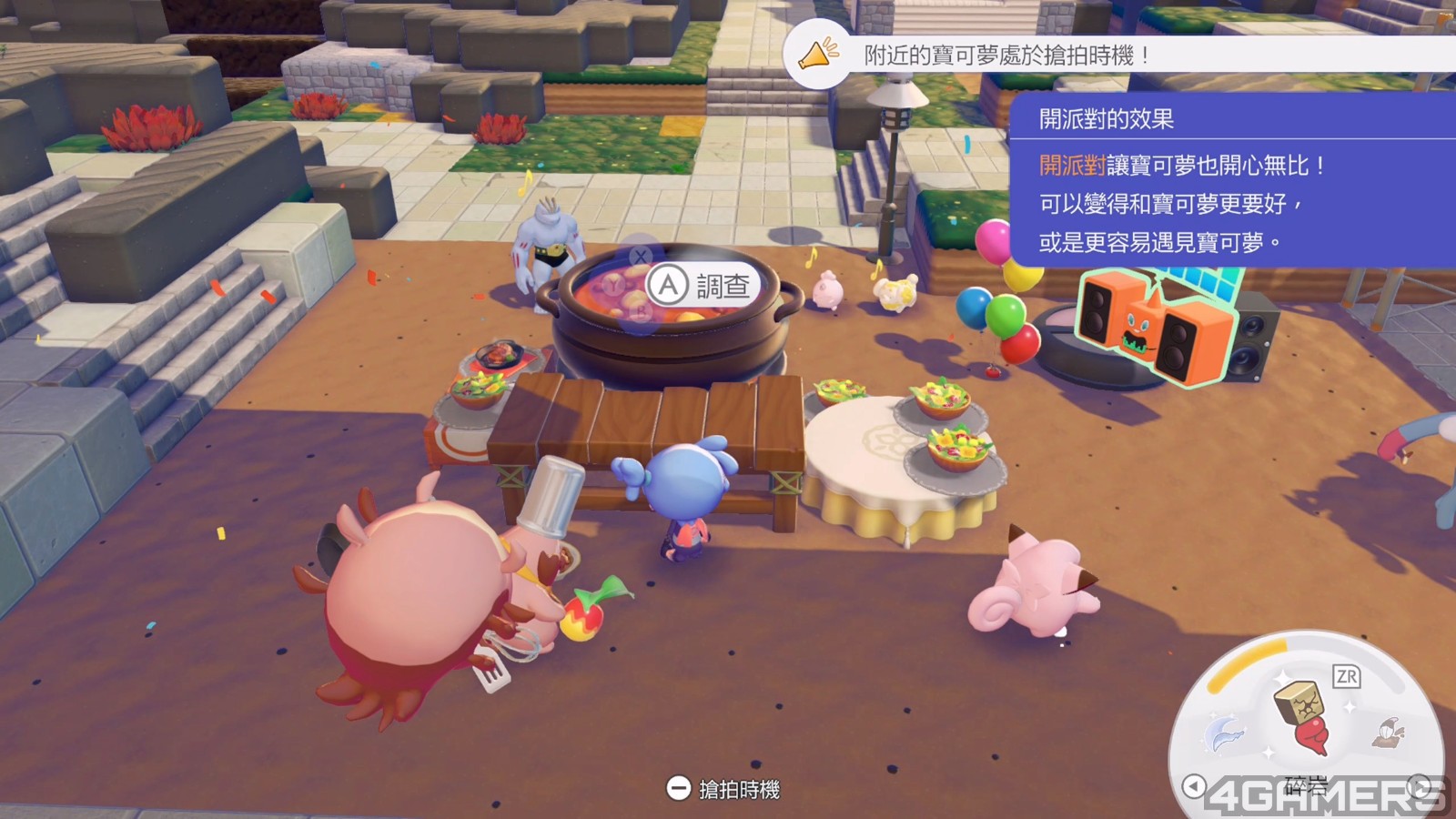Cycle abilities with the right arrow
Viewport: 1456px width, 819px height.
pos(1420,785)
